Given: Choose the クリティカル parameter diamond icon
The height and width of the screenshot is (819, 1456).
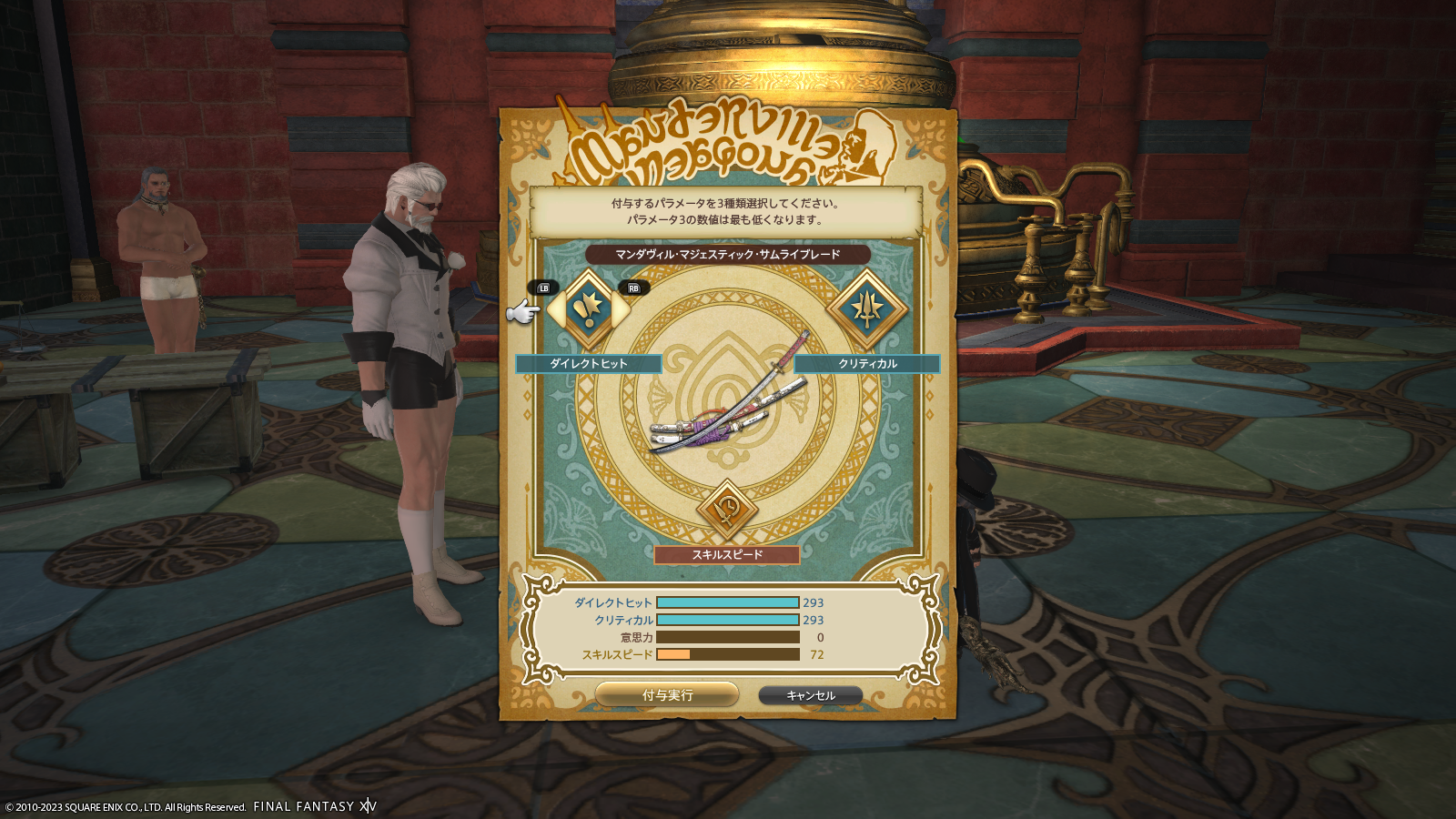Looking at the screenshot, I should click(866, 309).
